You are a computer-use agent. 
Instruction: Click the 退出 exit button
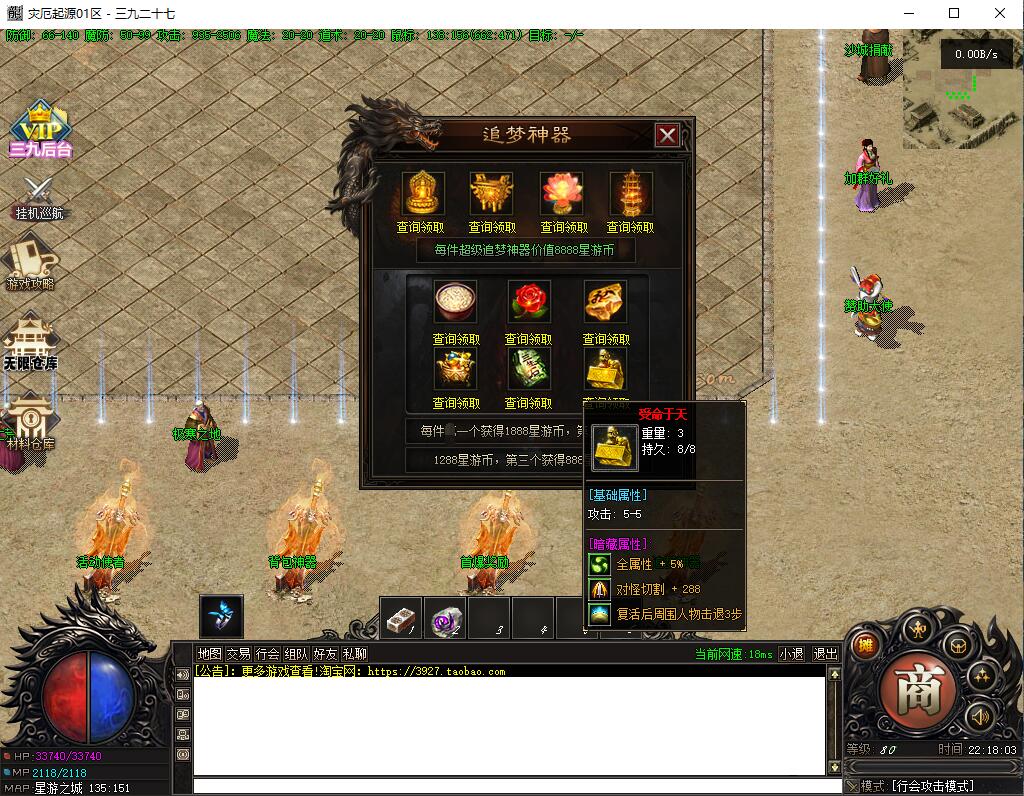coord(825,654)
